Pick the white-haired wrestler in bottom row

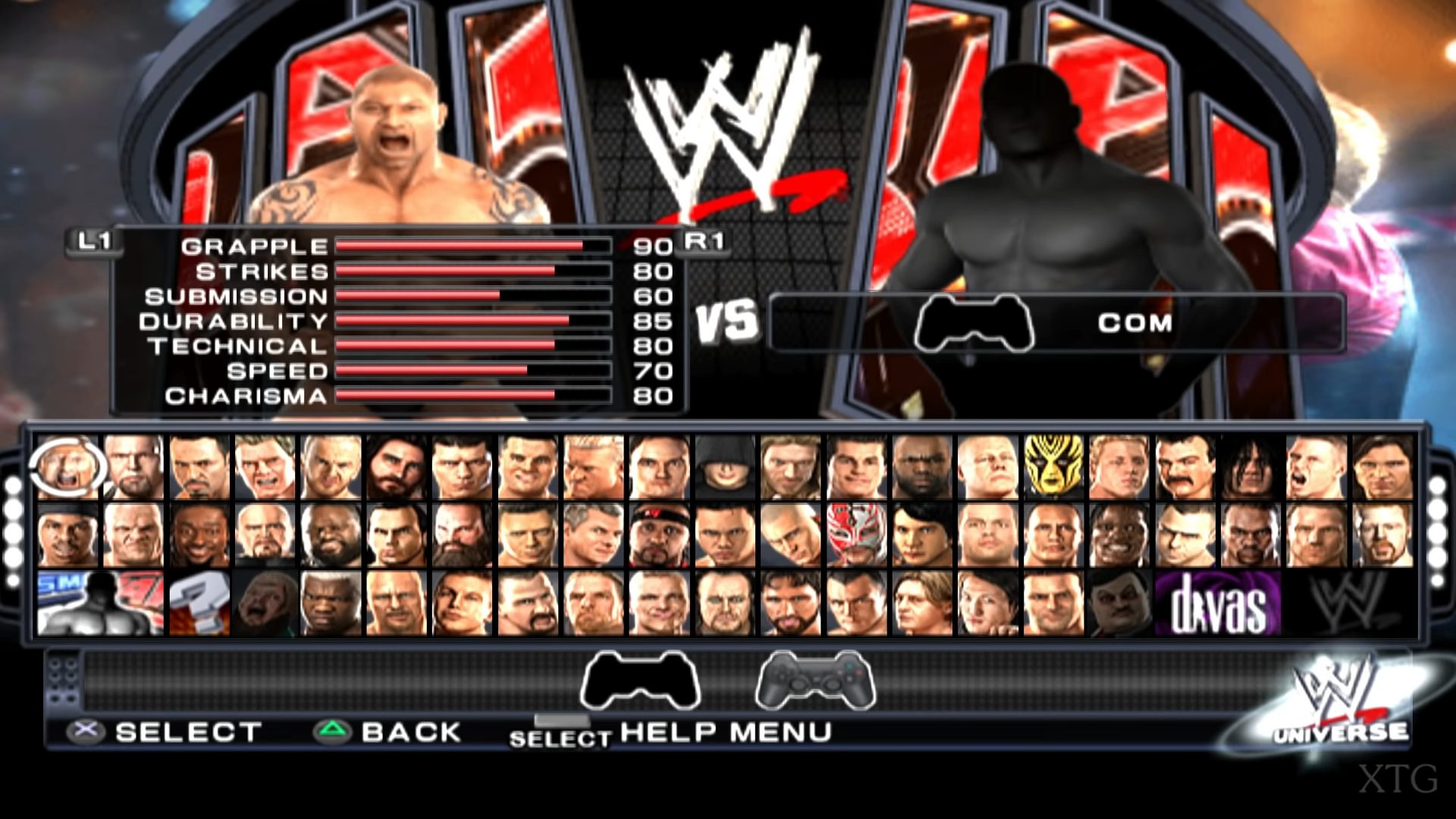(x=330, y=604)
